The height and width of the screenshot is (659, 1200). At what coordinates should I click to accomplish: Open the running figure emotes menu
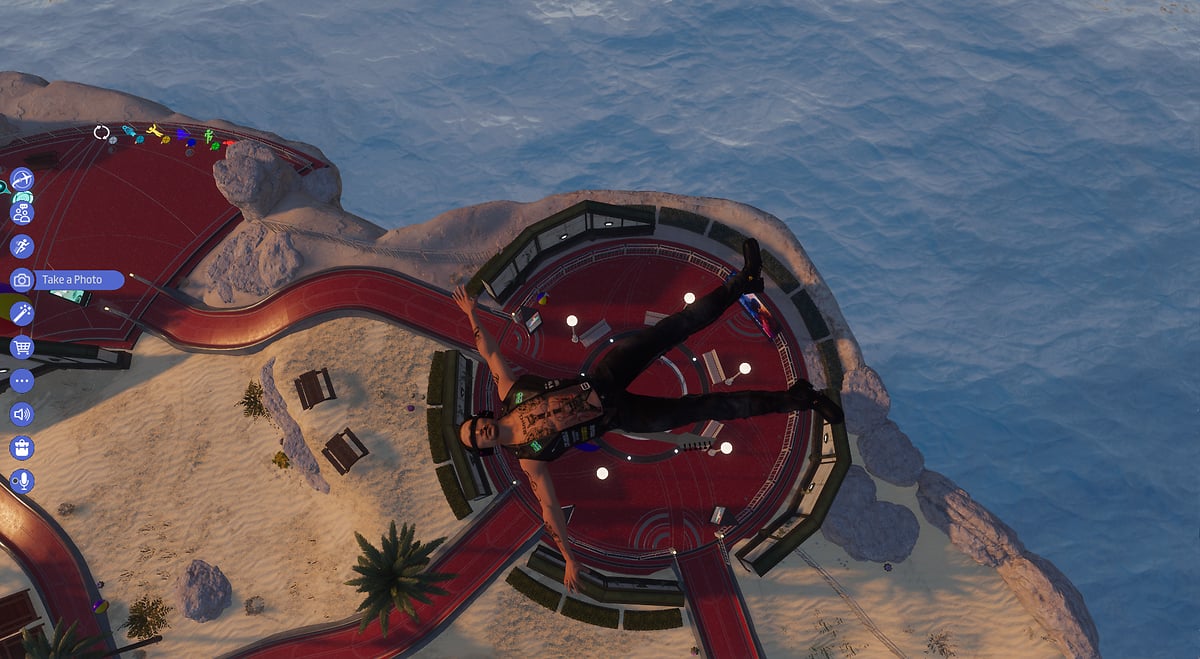click(x=22, y=246)
